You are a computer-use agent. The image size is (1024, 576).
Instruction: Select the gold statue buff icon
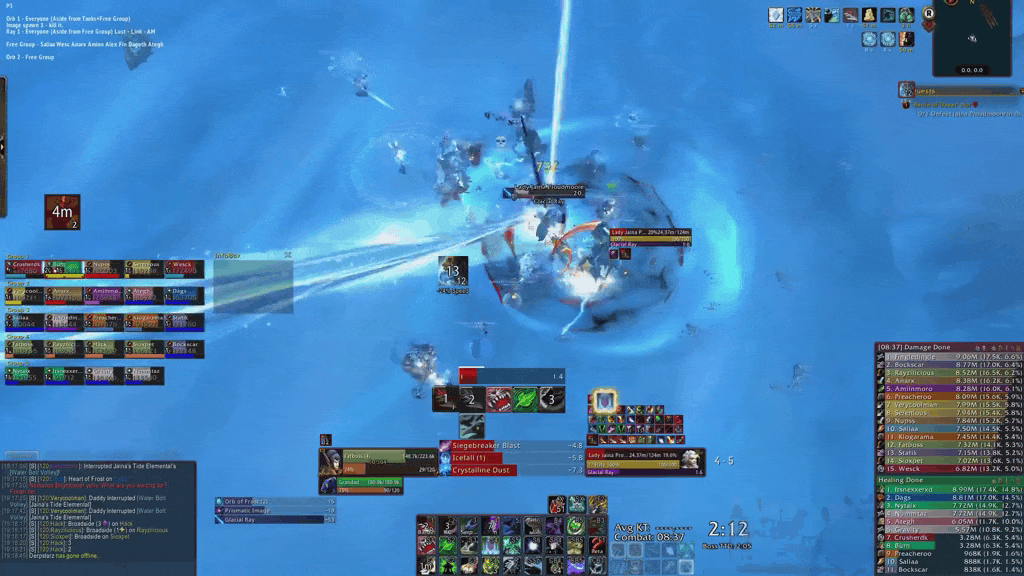pos(867,15)
